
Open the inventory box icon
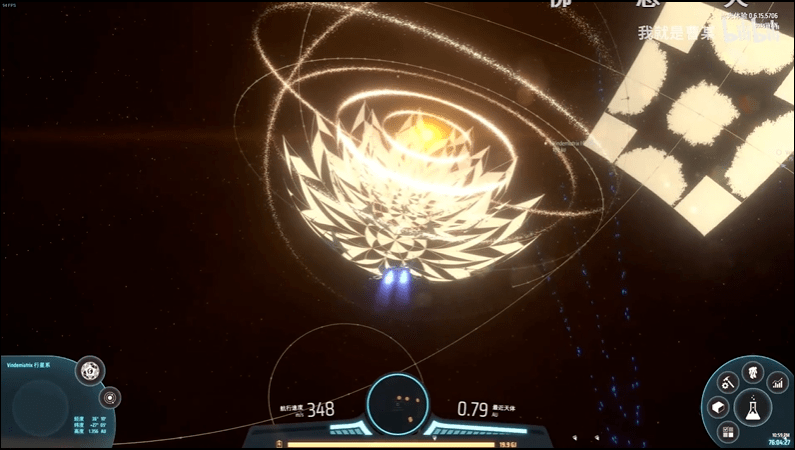pyautogui.click(x=720, y=407)
